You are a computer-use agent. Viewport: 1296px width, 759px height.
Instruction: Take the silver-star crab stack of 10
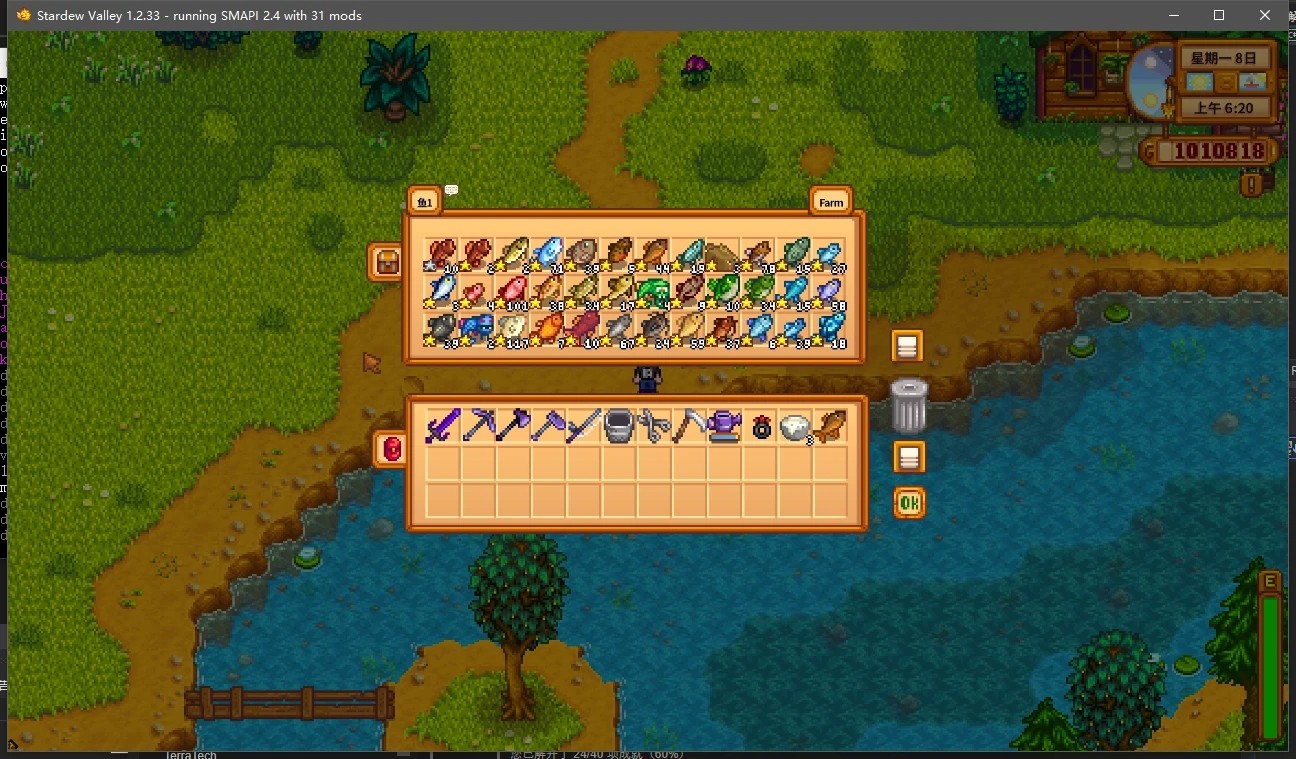[x=442, y=255]
